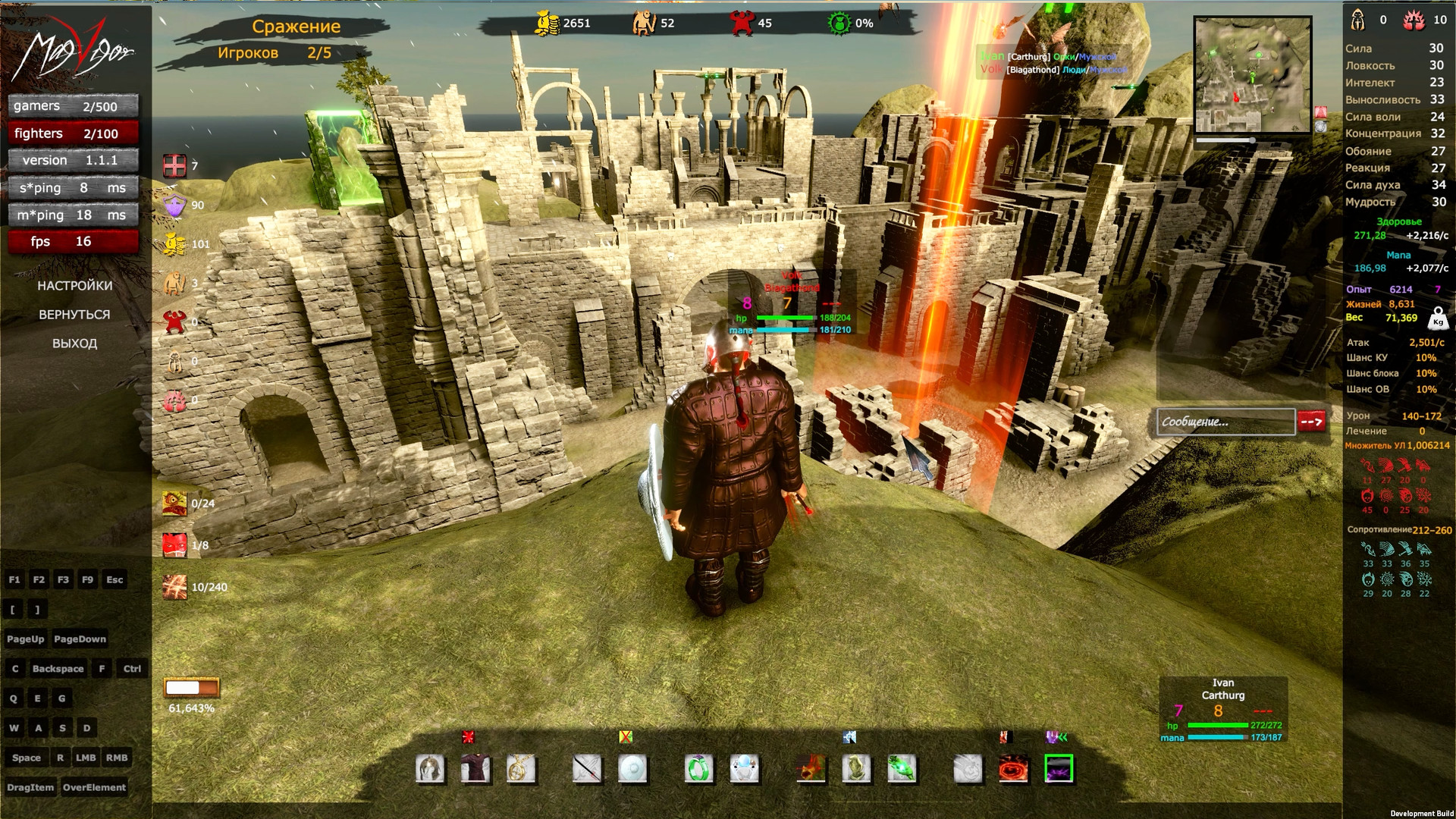This screenshot has height=819, width=1456.
Task: Select the helmet item in the hotbar
Action: [x=431, y=768]
